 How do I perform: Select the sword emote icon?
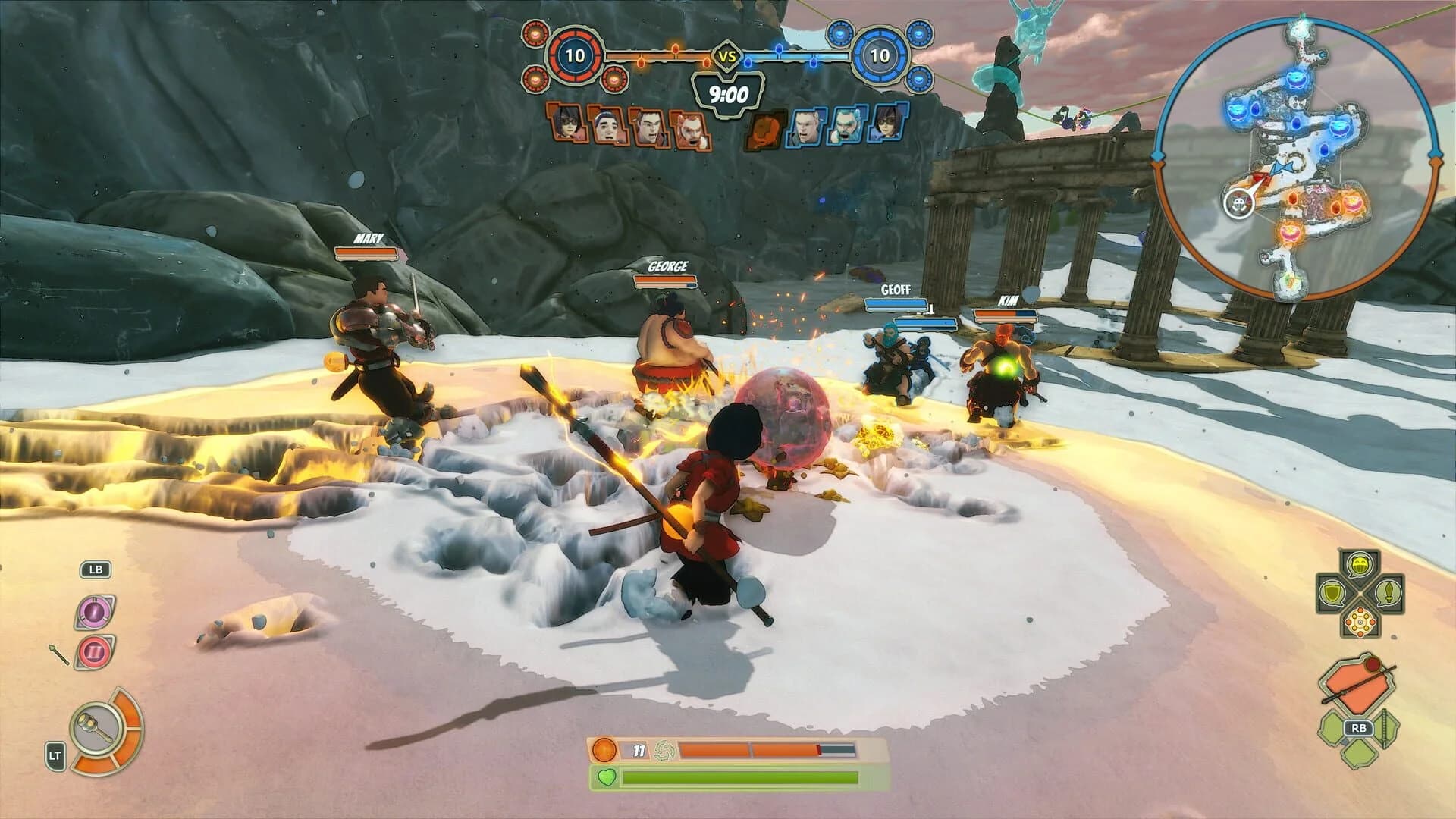pos(1387,594)
